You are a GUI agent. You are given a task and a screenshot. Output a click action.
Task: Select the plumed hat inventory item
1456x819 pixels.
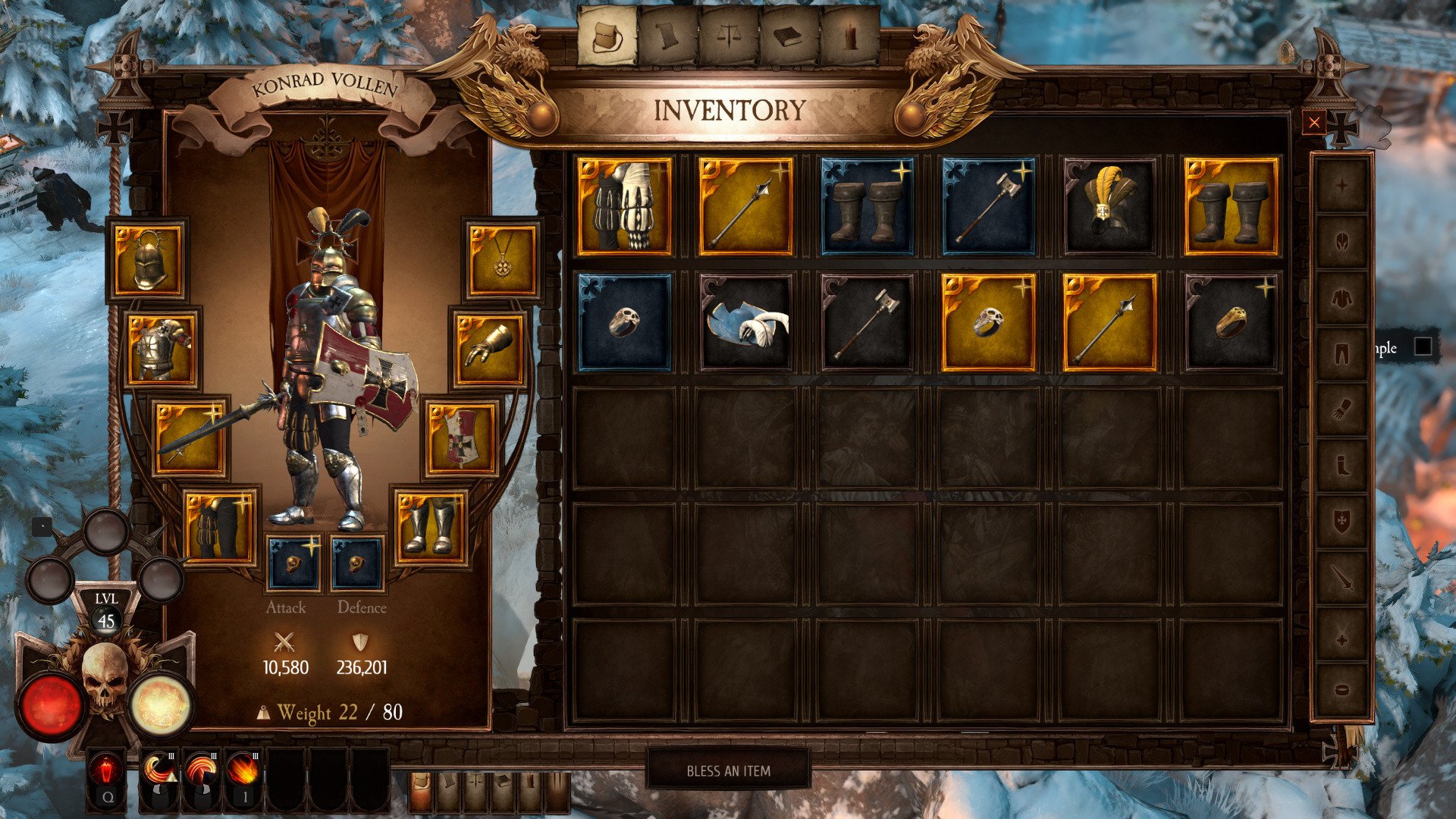(x=1109, y=206)
